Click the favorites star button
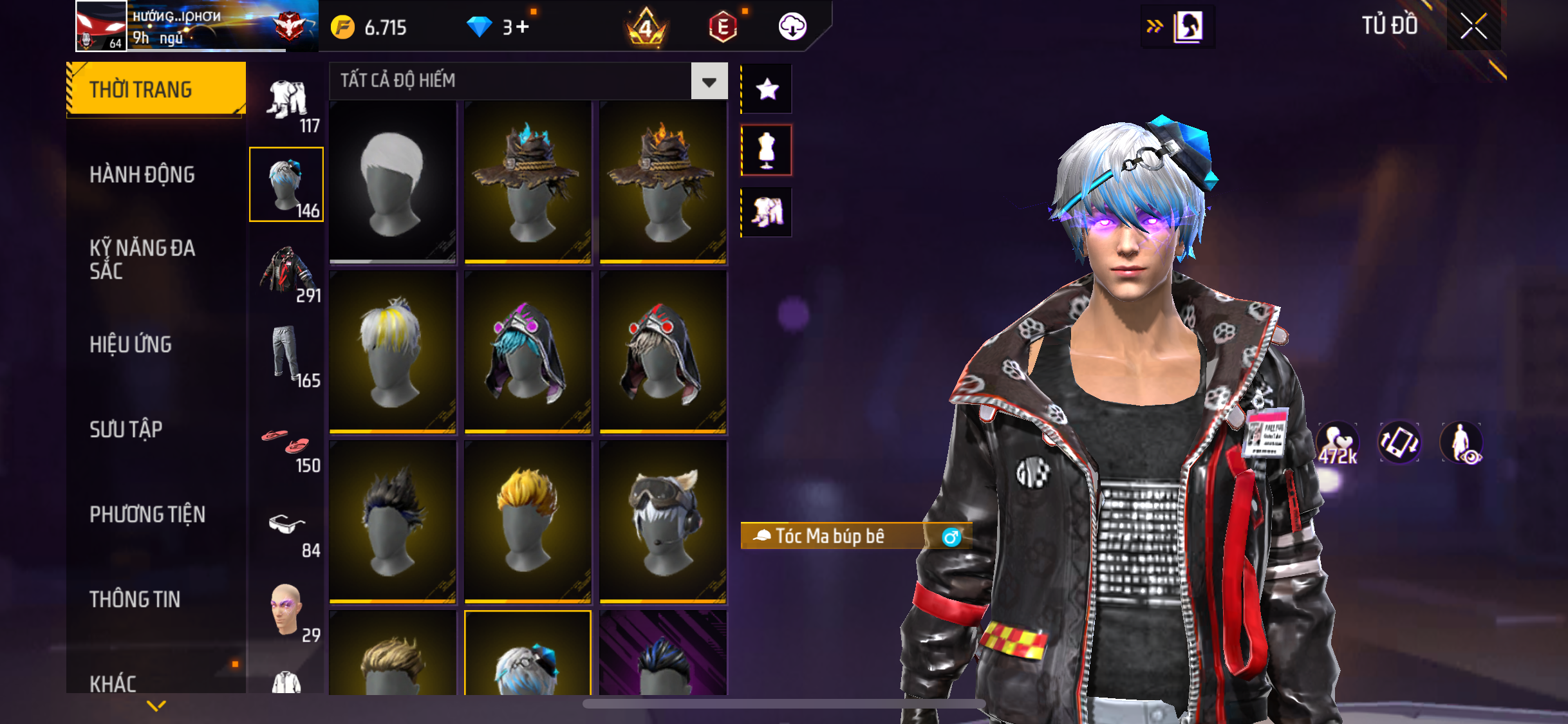The image size is (1568, 724). pos(767,89)
